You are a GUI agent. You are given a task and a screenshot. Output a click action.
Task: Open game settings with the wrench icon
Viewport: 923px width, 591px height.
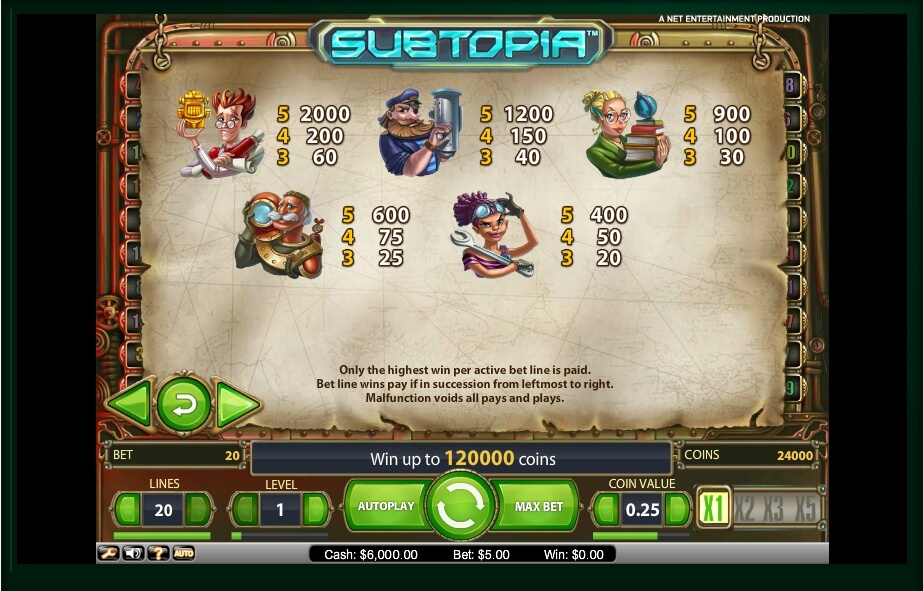pyautogui.click(x=108, y=553)
